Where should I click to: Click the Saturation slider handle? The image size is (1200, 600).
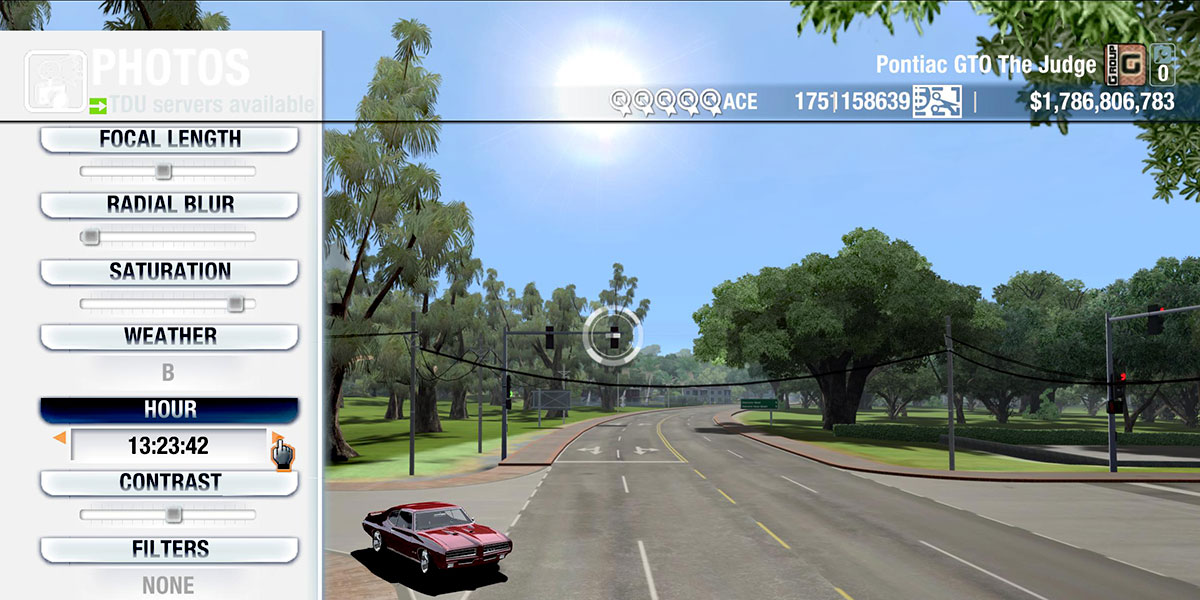tap(236, 303)
